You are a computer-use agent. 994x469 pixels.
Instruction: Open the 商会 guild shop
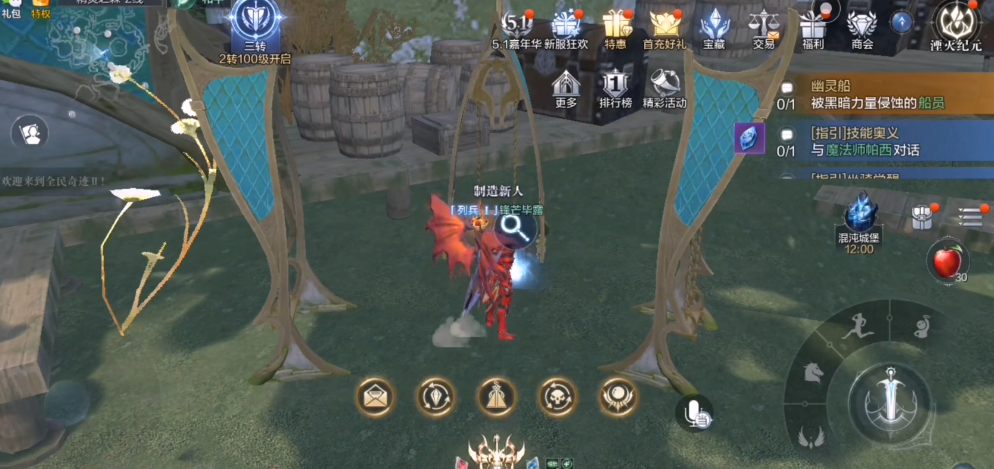861,24
